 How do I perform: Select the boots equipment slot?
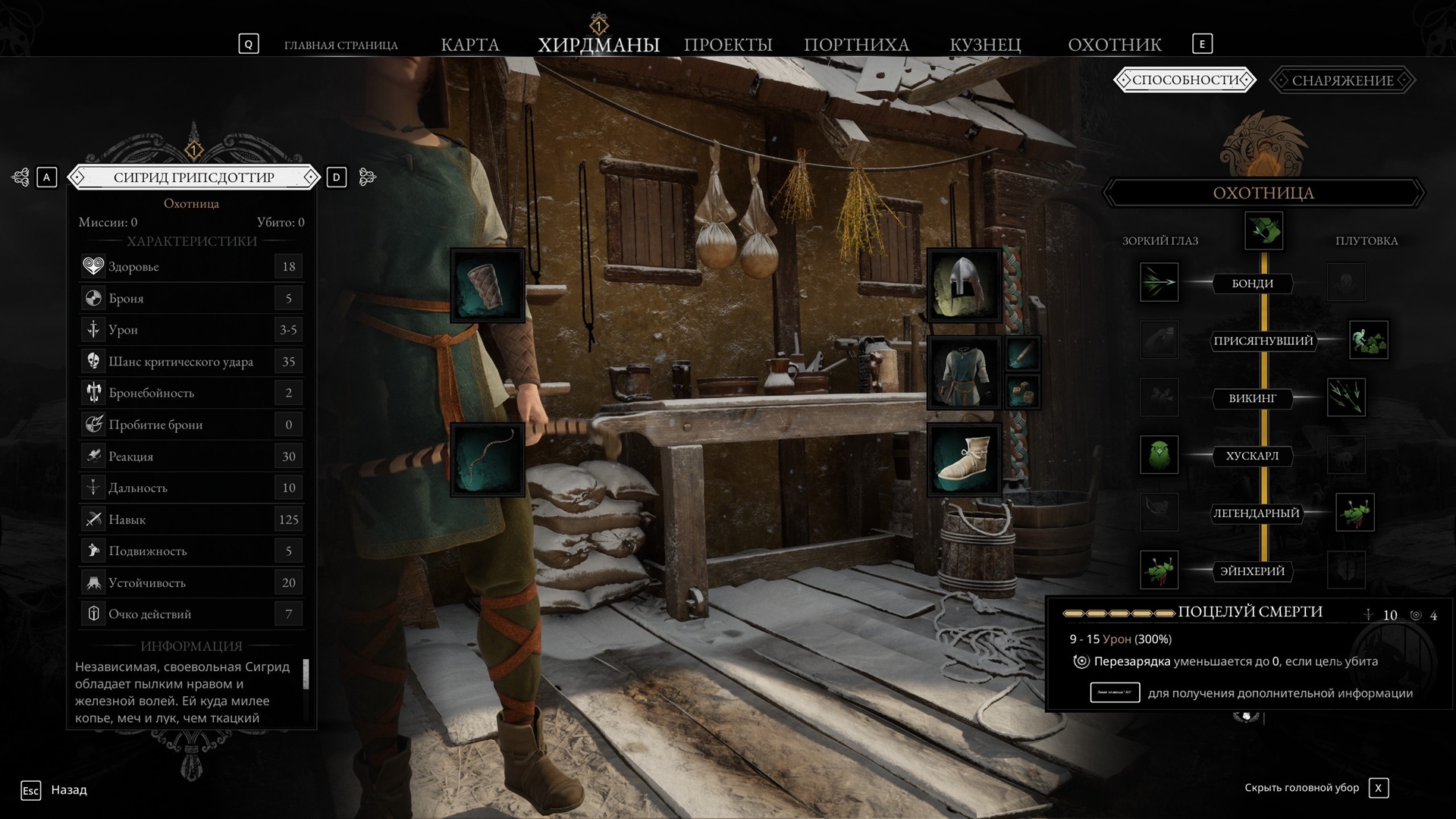point(964,460)
